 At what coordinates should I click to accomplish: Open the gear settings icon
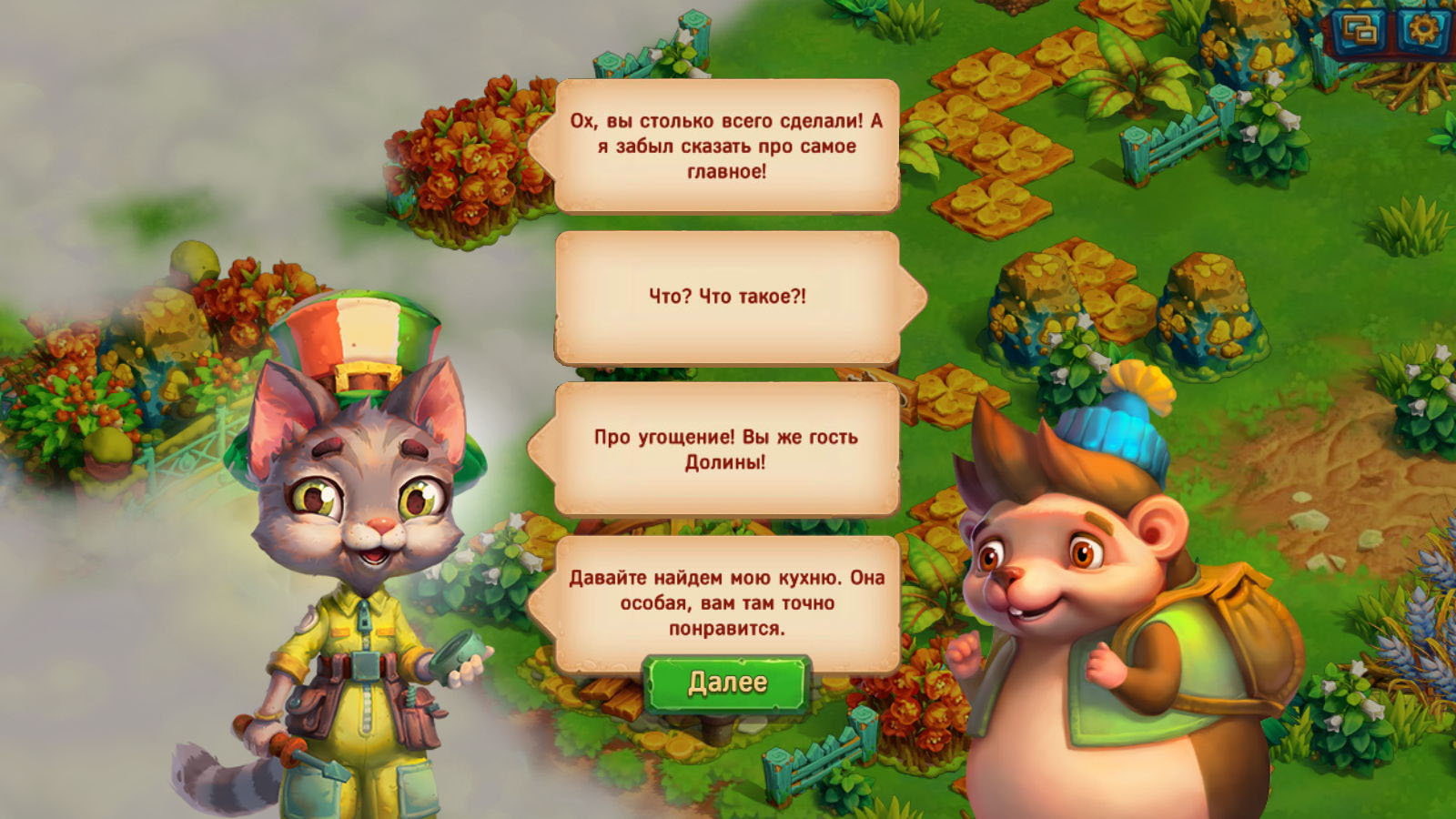[1421, 31]
